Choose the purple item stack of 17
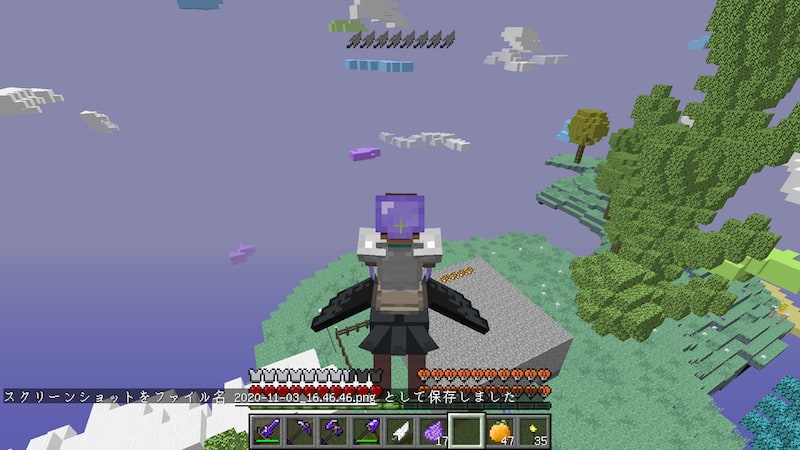 click(x=433, y=432)
